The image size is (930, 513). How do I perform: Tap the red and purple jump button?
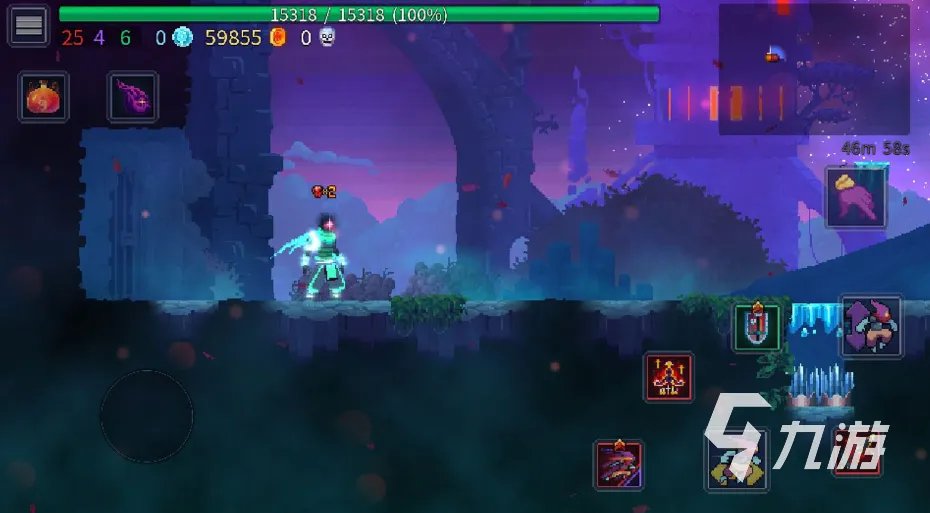point(871,327)
